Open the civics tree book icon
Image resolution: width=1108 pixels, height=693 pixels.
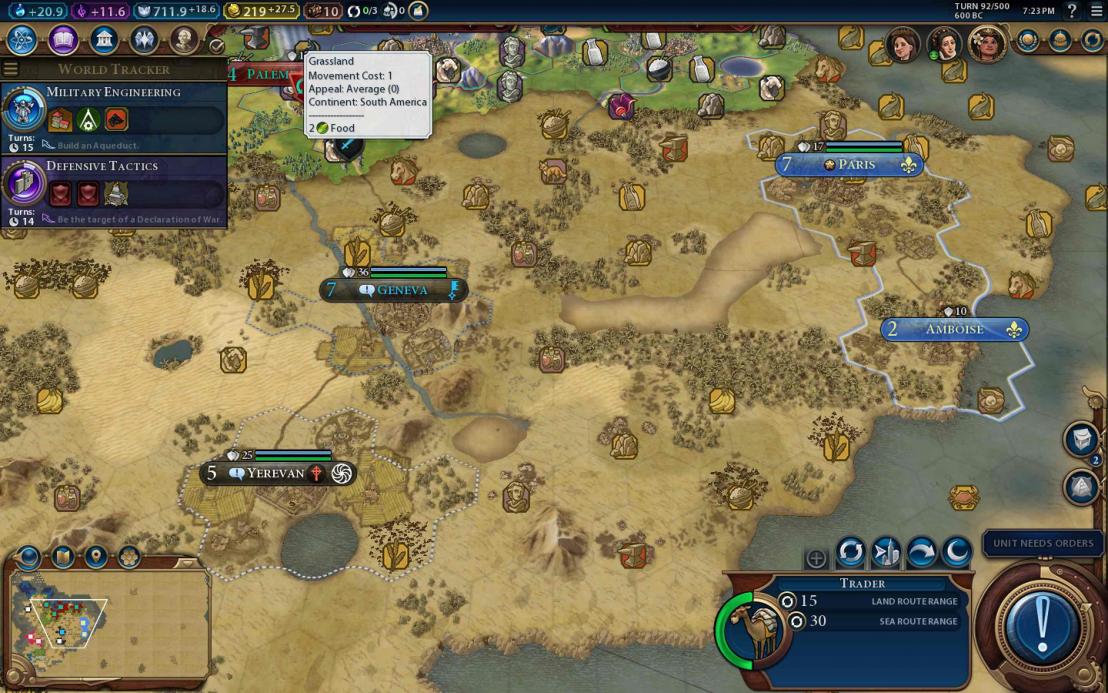tap(63, 40)
